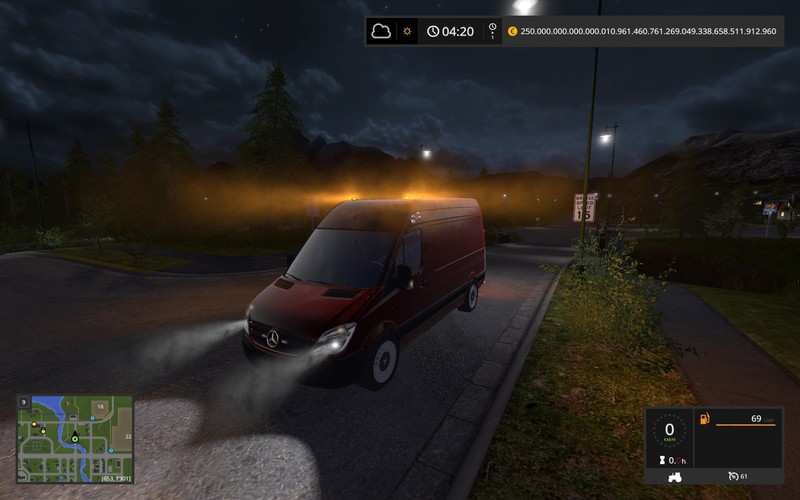Click field 22 on the minimap
This screenshot has width=800, height=500.
click(x=128, y=436)
